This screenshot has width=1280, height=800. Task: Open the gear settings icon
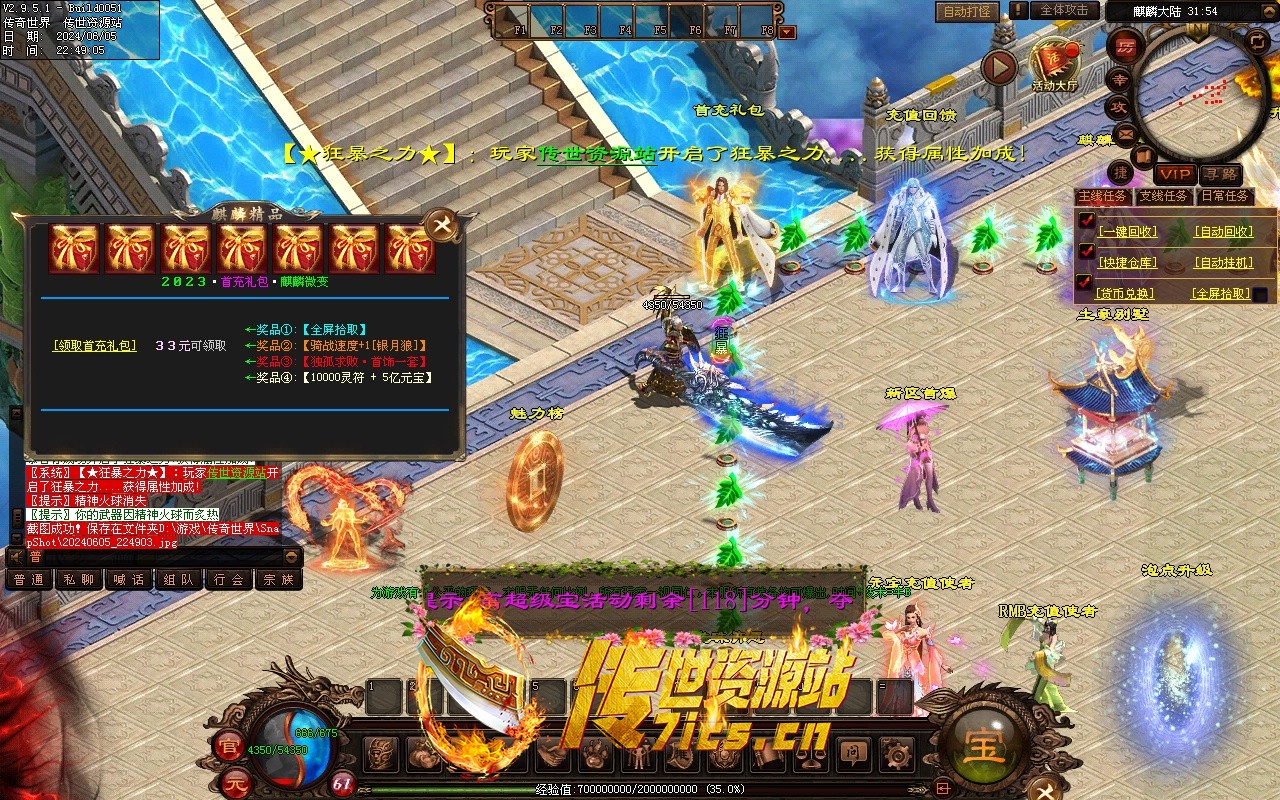pyautogui.click(x=896, y=752)
